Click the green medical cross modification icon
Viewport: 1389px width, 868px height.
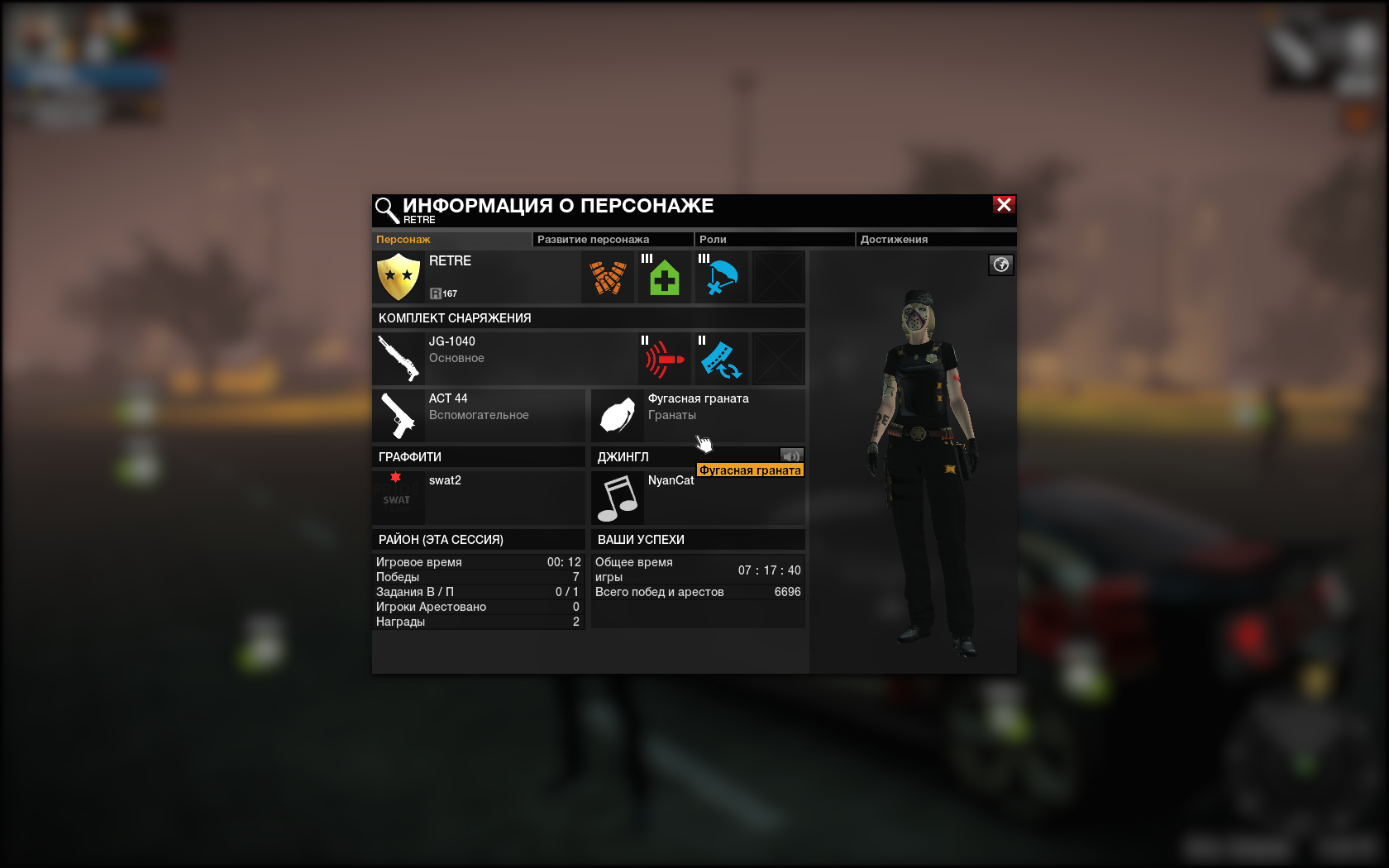pos(665,278)
